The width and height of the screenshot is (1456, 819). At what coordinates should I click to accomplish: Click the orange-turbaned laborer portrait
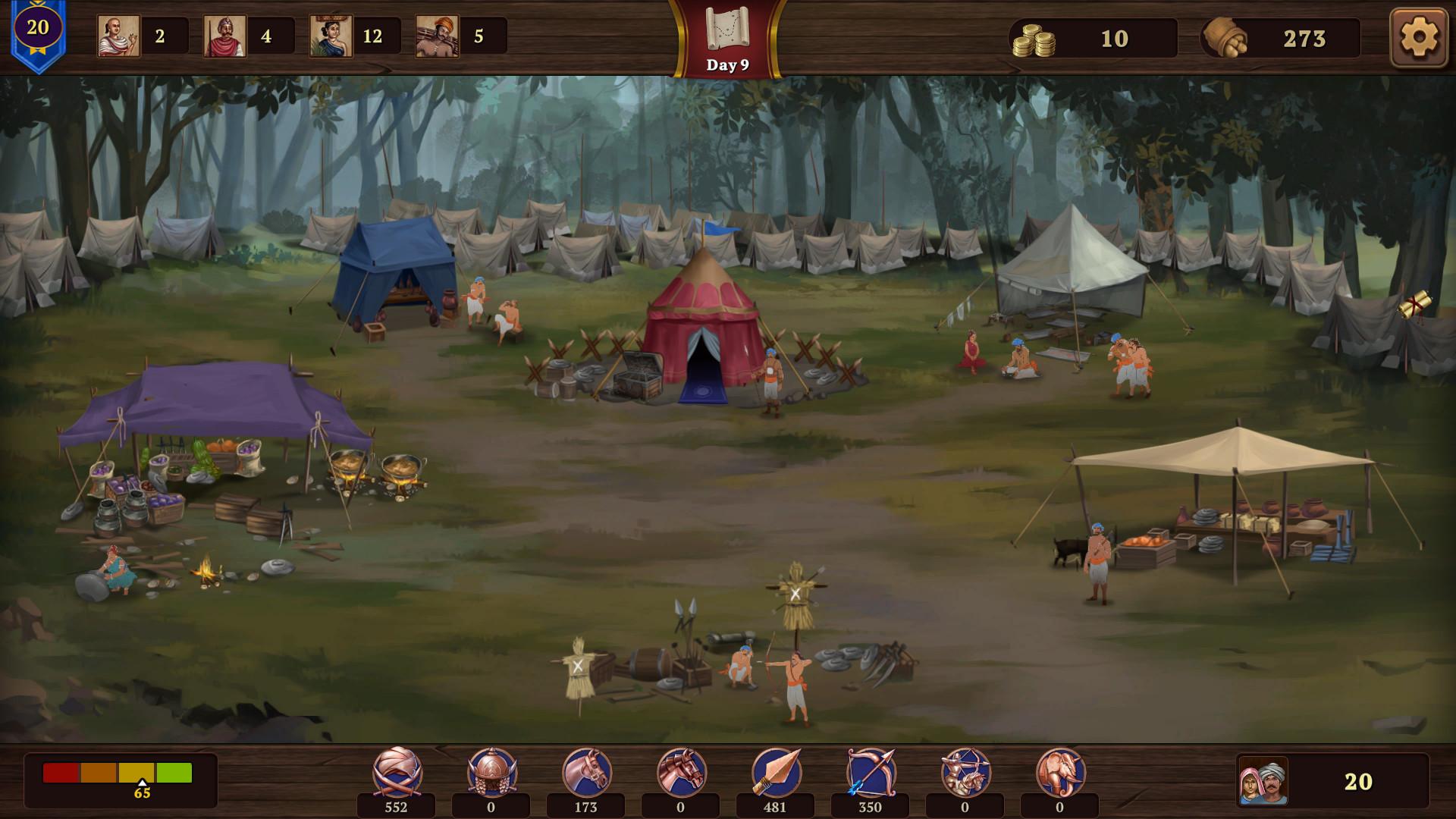coord(437,36)
